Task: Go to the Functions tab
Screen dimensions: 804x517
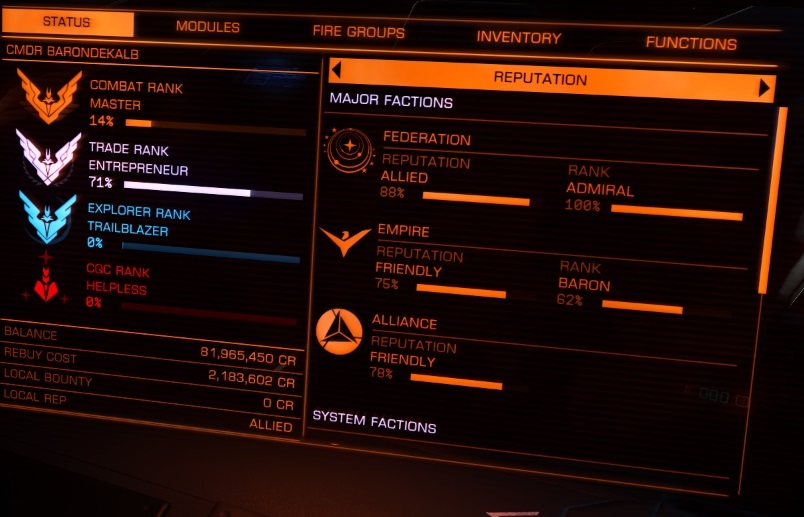Action: tap(690, 43)
